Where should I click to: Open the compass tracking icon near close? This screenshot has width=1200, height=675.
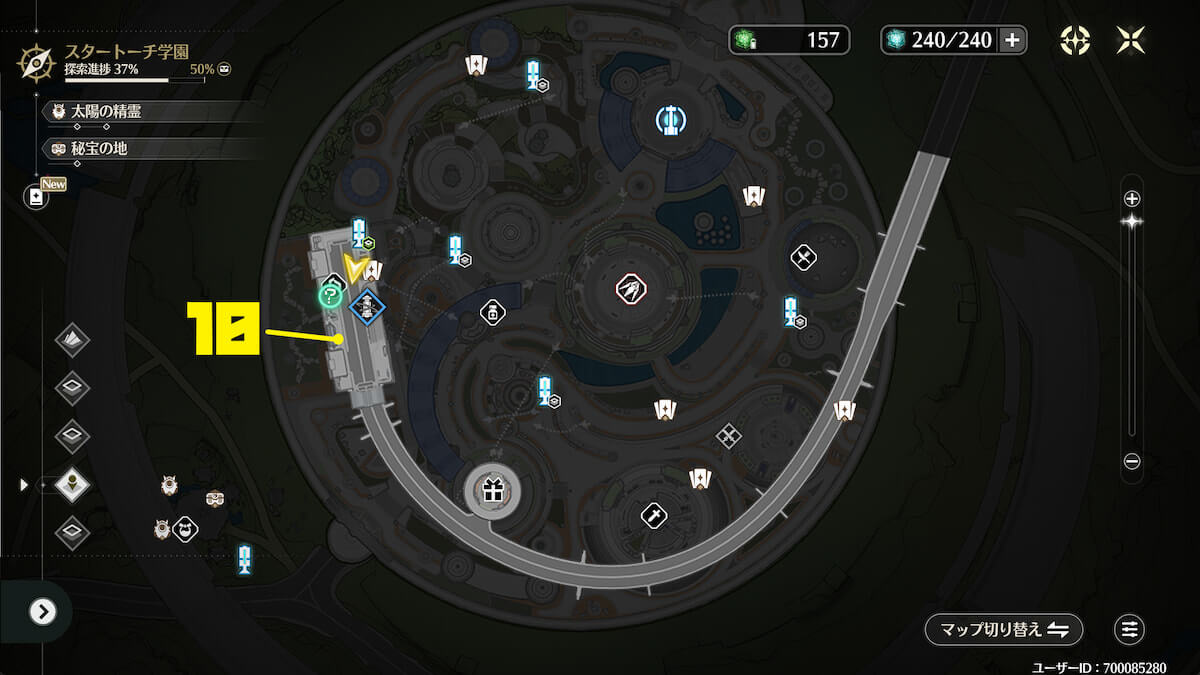pos(1075,40)
